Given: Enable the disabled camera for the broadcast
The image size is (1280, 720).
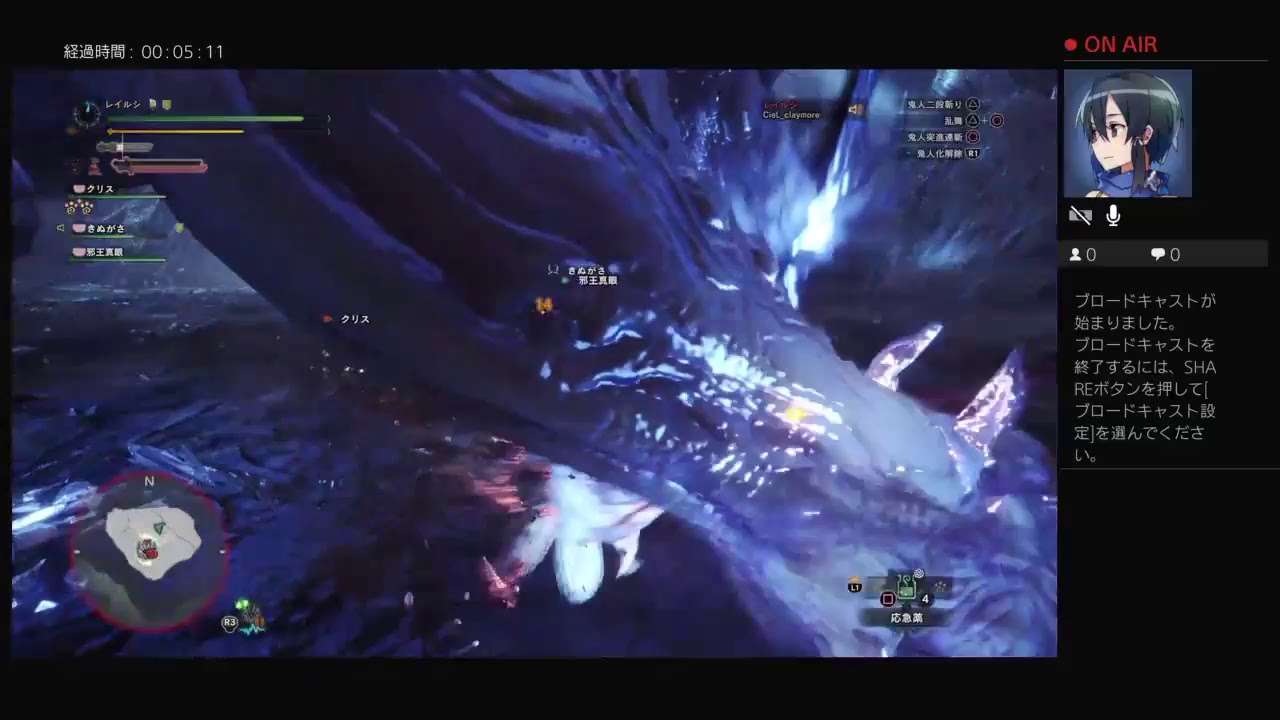Looking at the screenshot, I should [x=1080, y=215].
